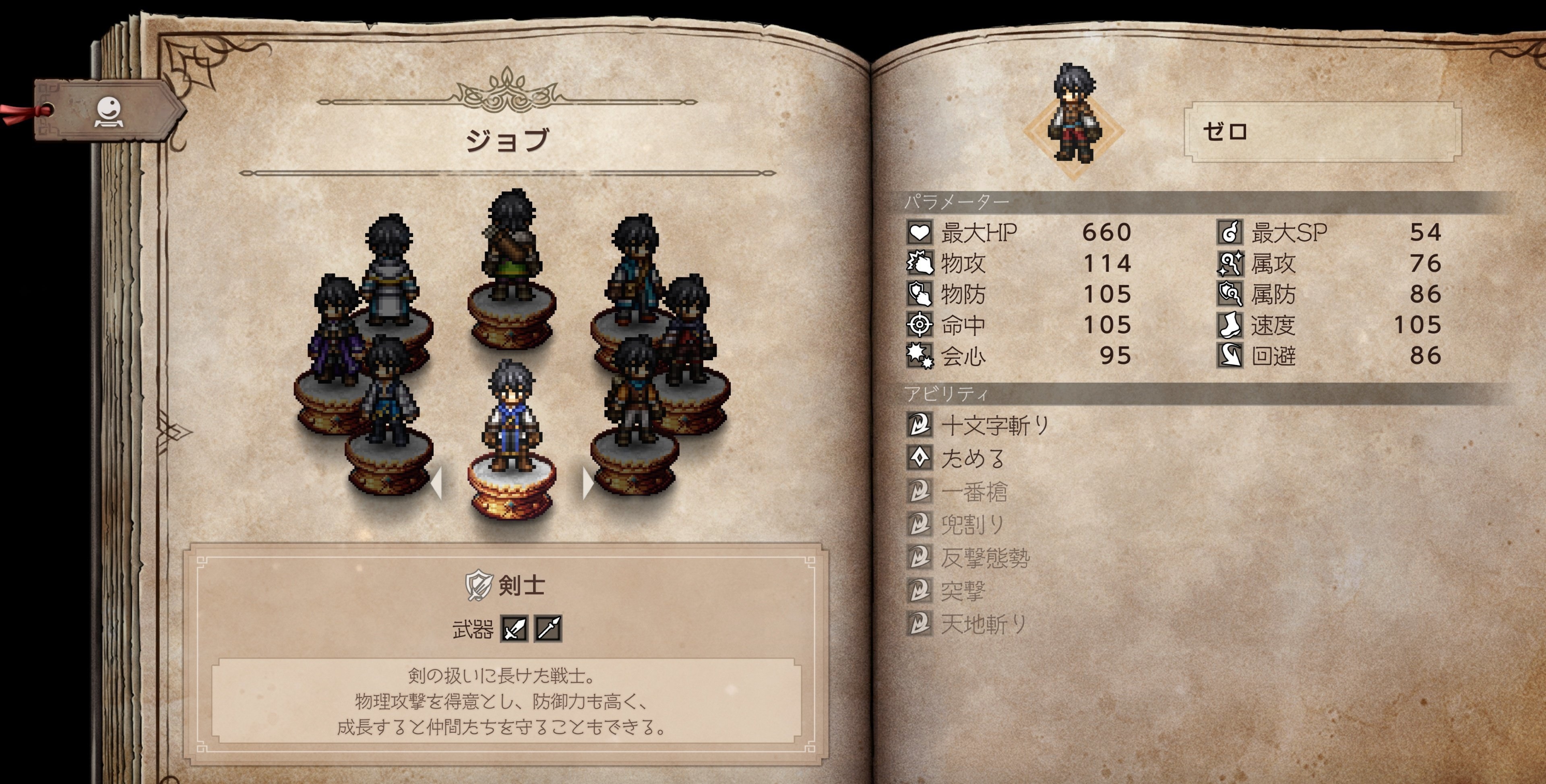The width and height of the screenshot is (1546, 784).
Task: Click the sword weapon icon
Action: point(515,629)
